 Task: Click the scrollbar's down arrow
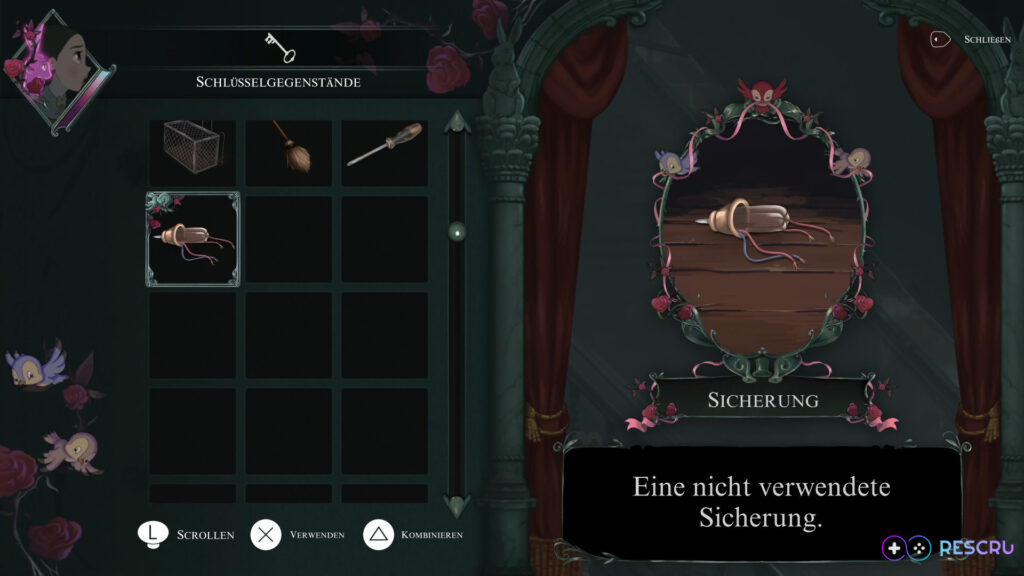[x=457, y=503]
